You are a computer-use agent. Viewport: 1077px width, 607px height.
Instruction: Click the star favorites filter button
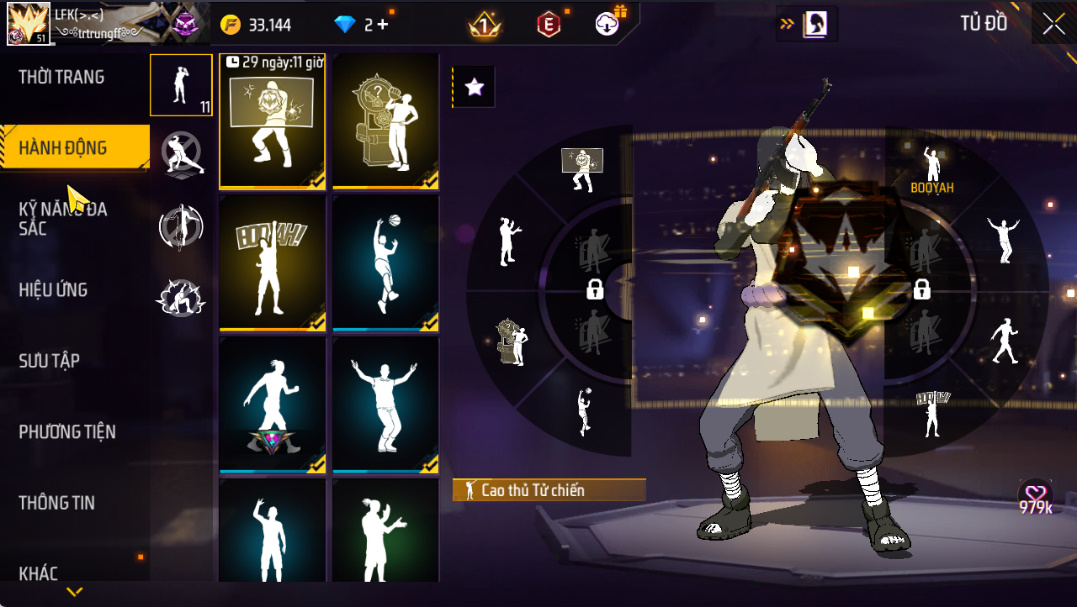pos(475,88)
